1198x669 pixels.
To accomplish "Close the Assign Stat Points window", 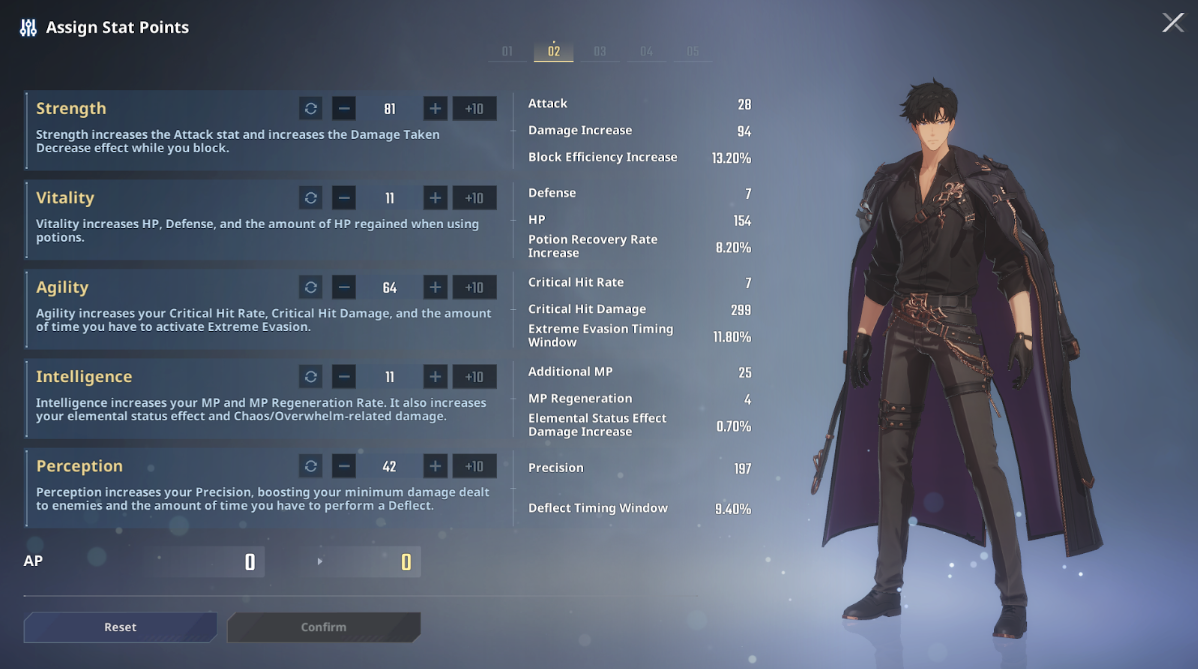I will point(1173,23).
